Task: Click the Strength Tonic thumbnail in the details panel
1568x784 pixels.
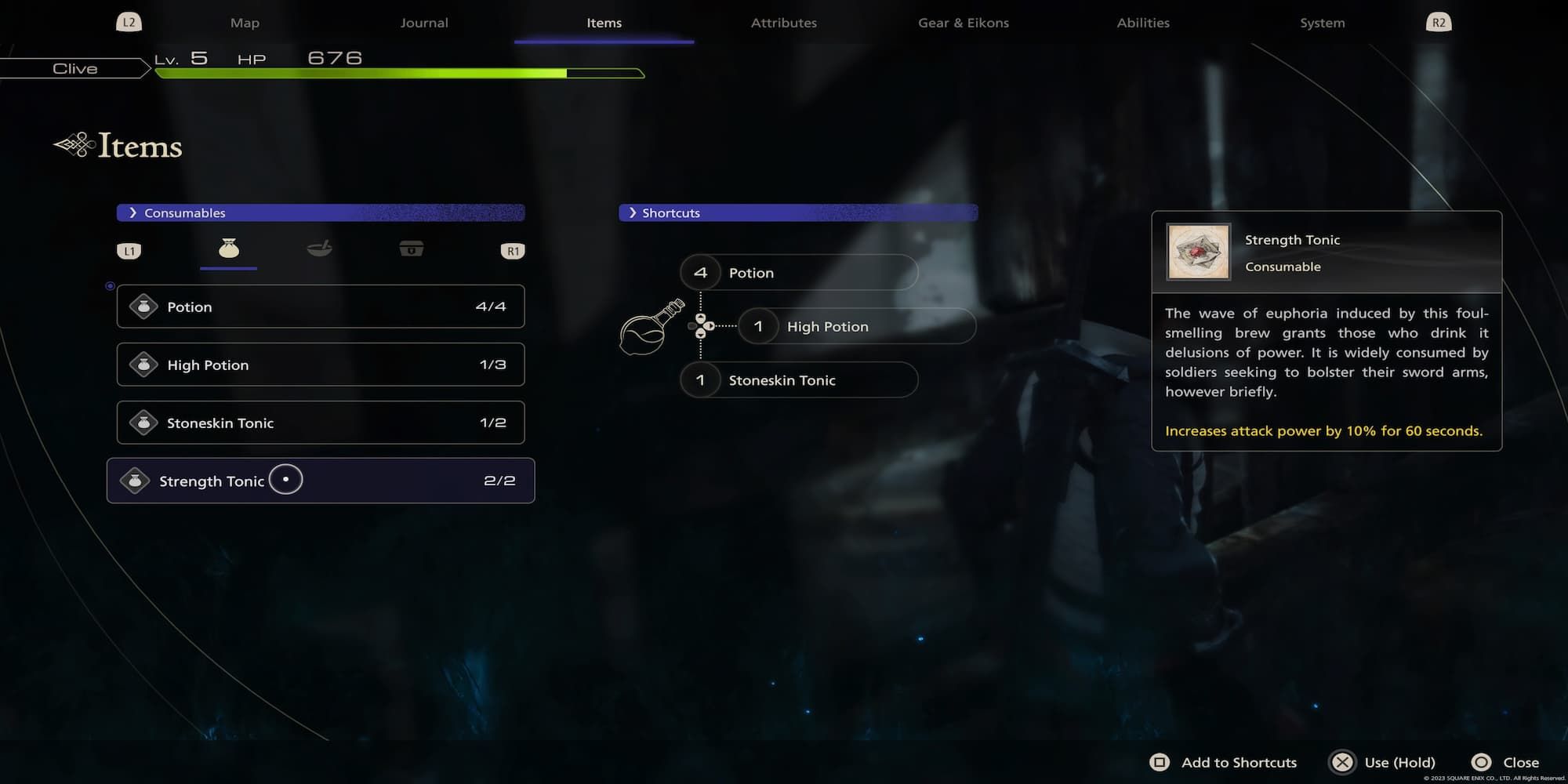Action: (x=1198, y=252)
